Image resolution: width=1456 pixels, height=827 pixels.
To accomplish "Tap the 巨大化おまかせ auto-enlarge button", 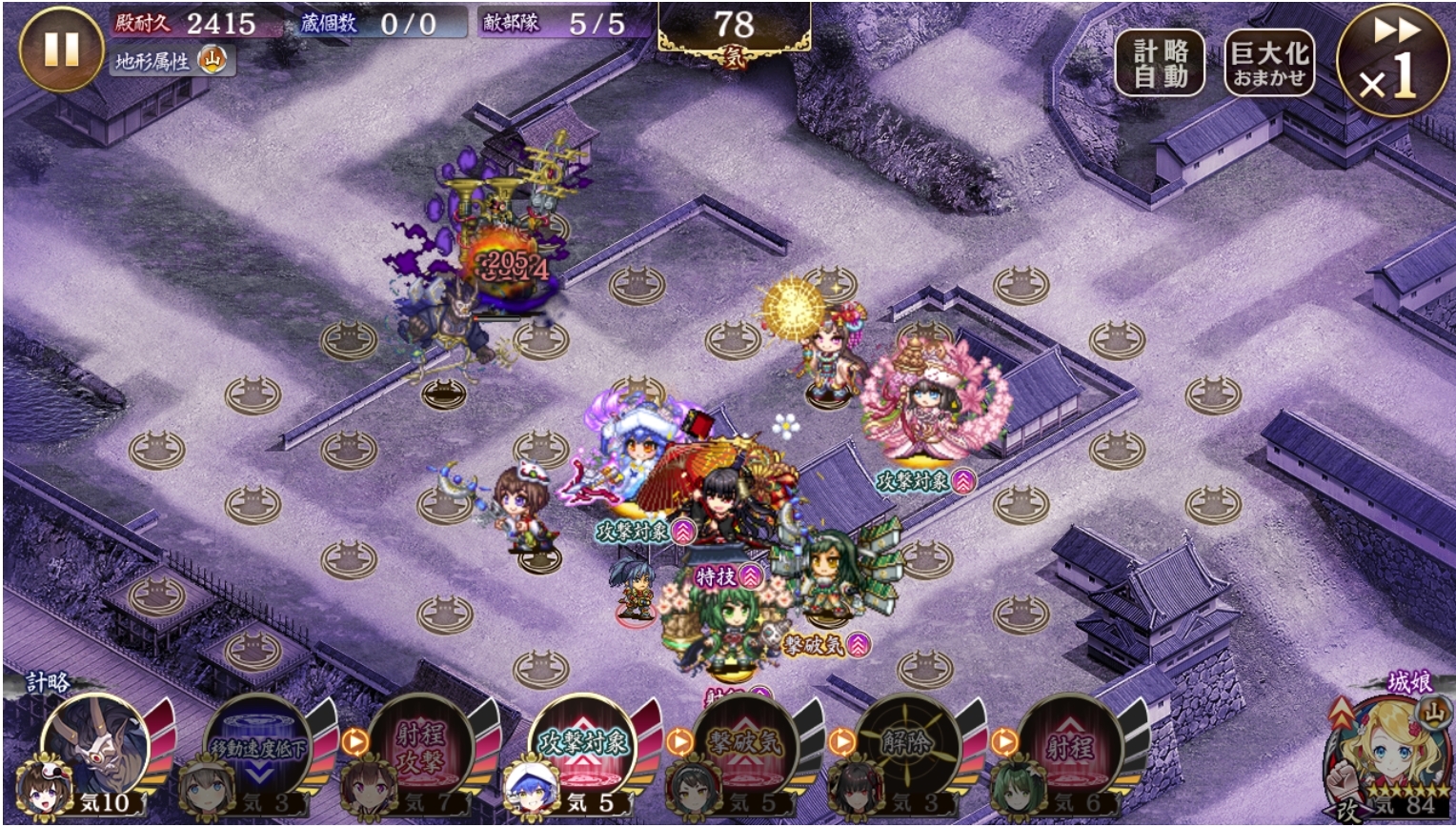I will [x=1268, y=64].
